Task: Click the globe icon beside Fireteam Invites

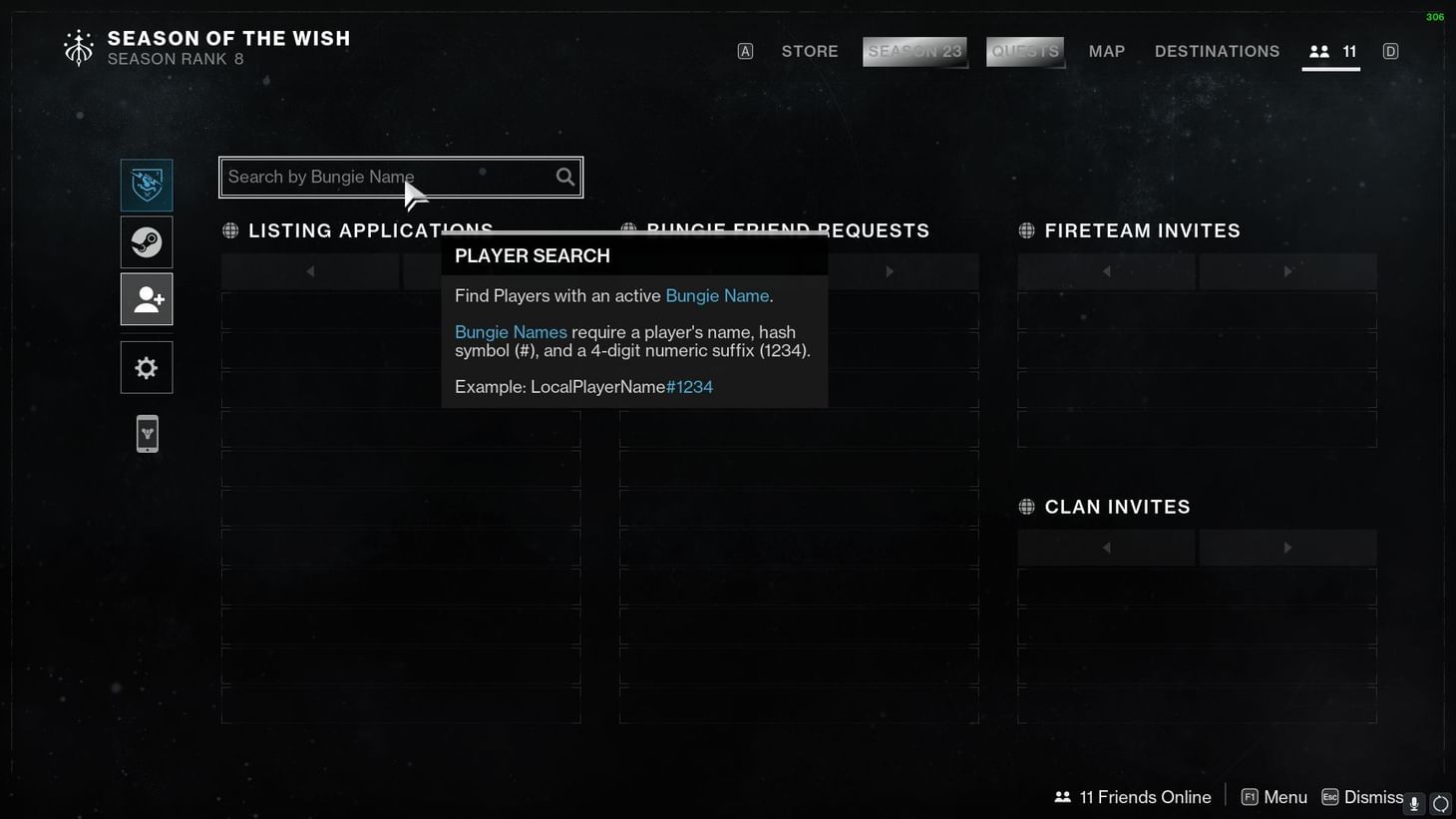Action: [1027, 230]
